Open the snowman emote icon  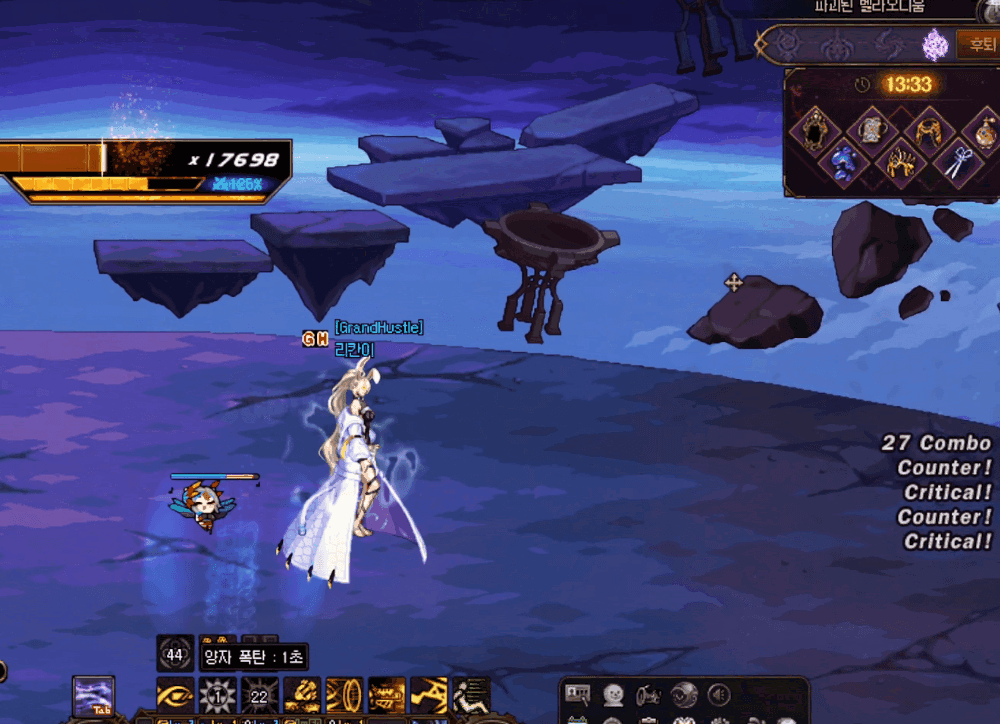[x=612, y=694]
